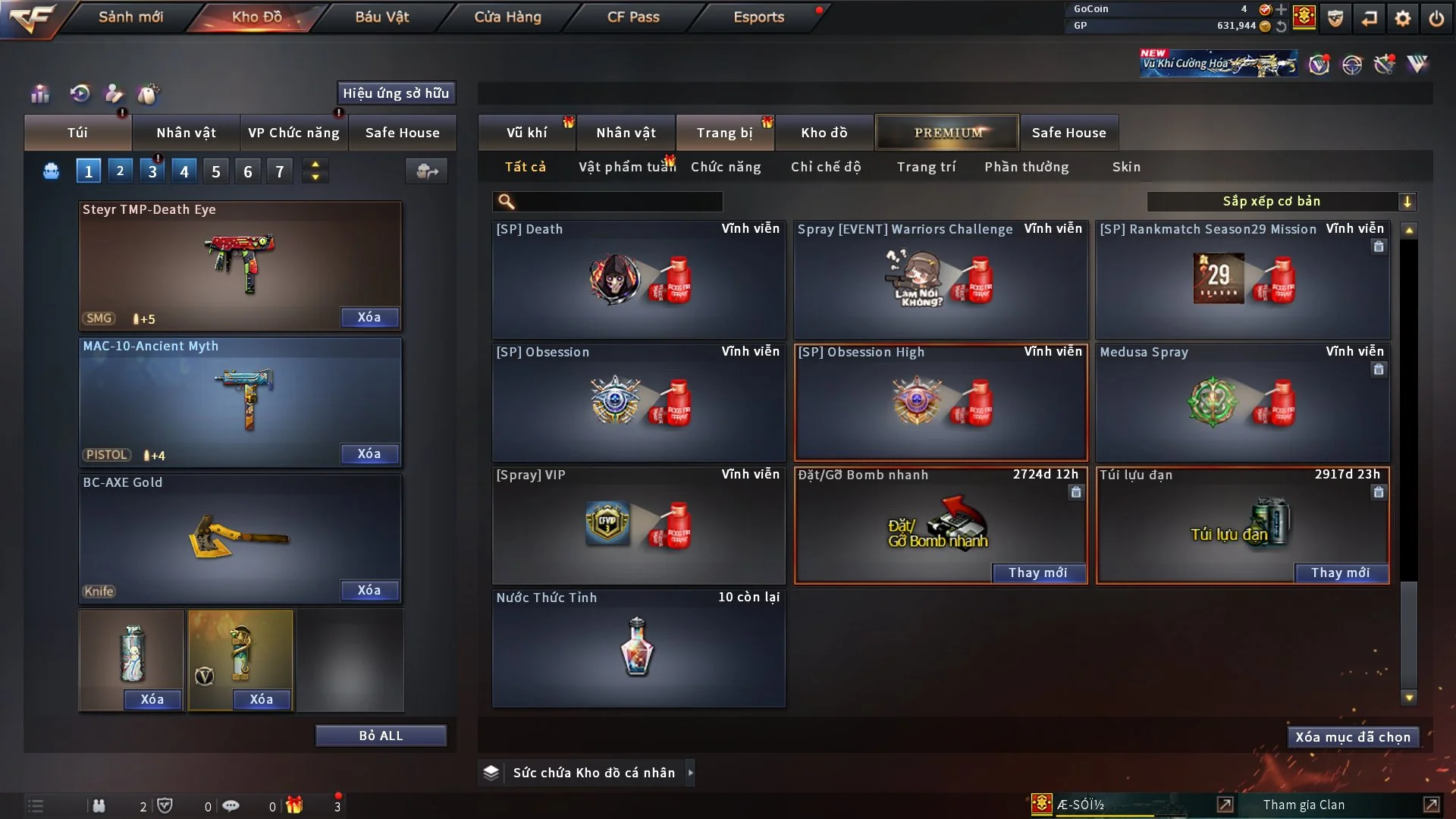Unequip BC-AXE Gold using Xóa
Viewport: 1456px width, 819px height.
point(369,591)
